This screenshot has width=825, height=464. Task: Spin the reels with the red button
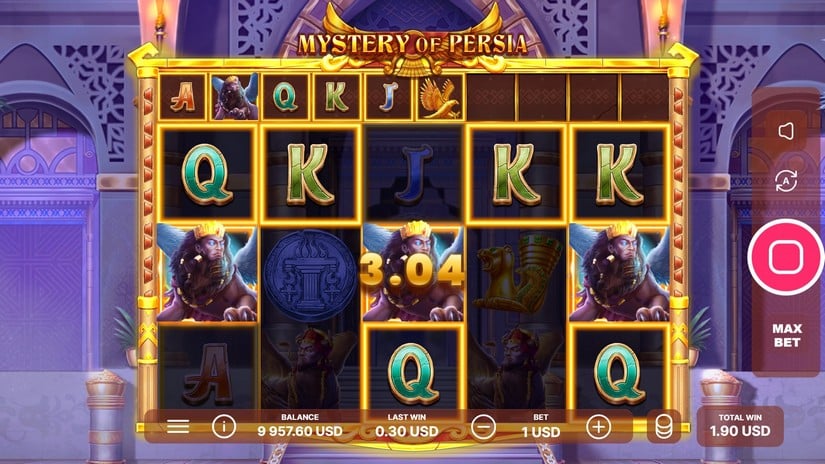pyautogui.click(x=785, y=256)
